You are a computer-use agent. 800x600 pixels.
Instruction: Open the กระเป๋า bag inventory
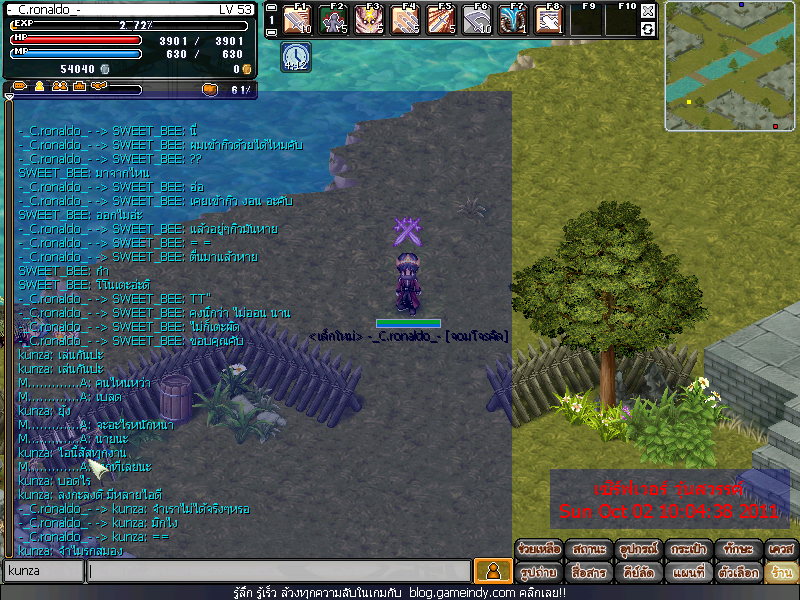point(690,549)
